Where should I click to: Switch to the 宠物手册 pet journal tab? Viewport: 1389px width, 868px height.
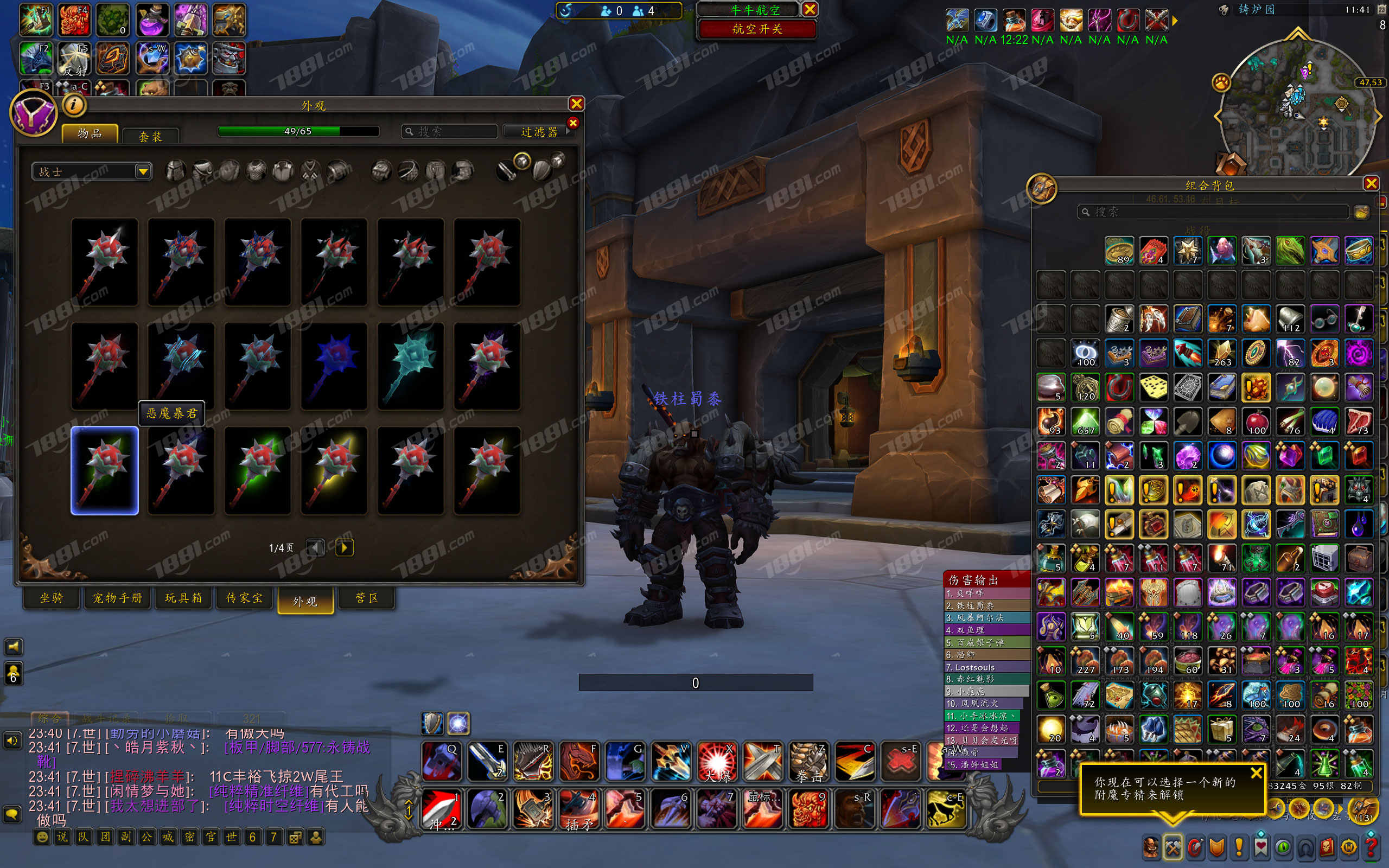[x=118, y=598]
